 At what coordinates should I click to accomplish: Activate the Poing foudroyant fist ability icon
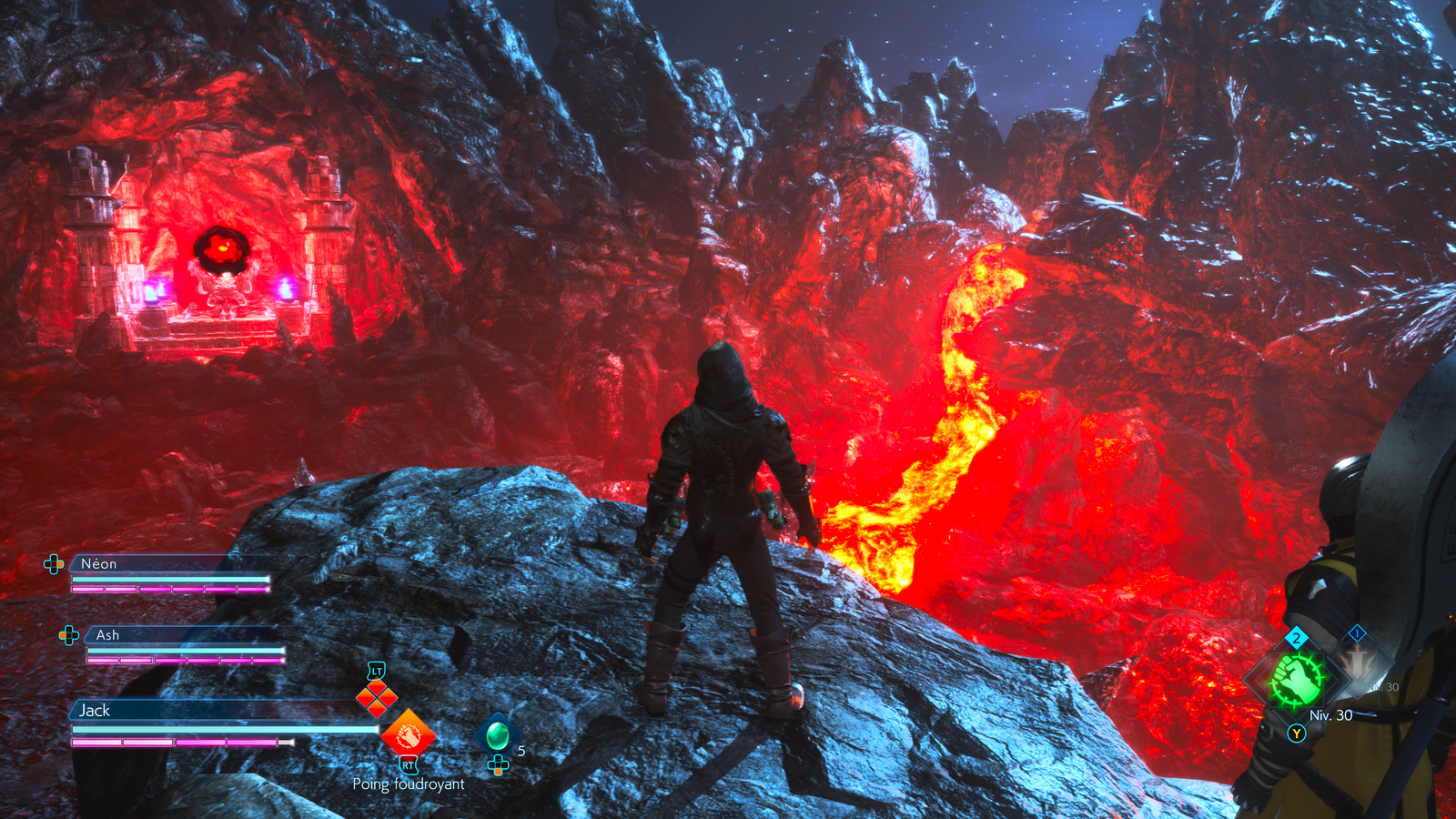pyautogui.click(x=408, y=733)
